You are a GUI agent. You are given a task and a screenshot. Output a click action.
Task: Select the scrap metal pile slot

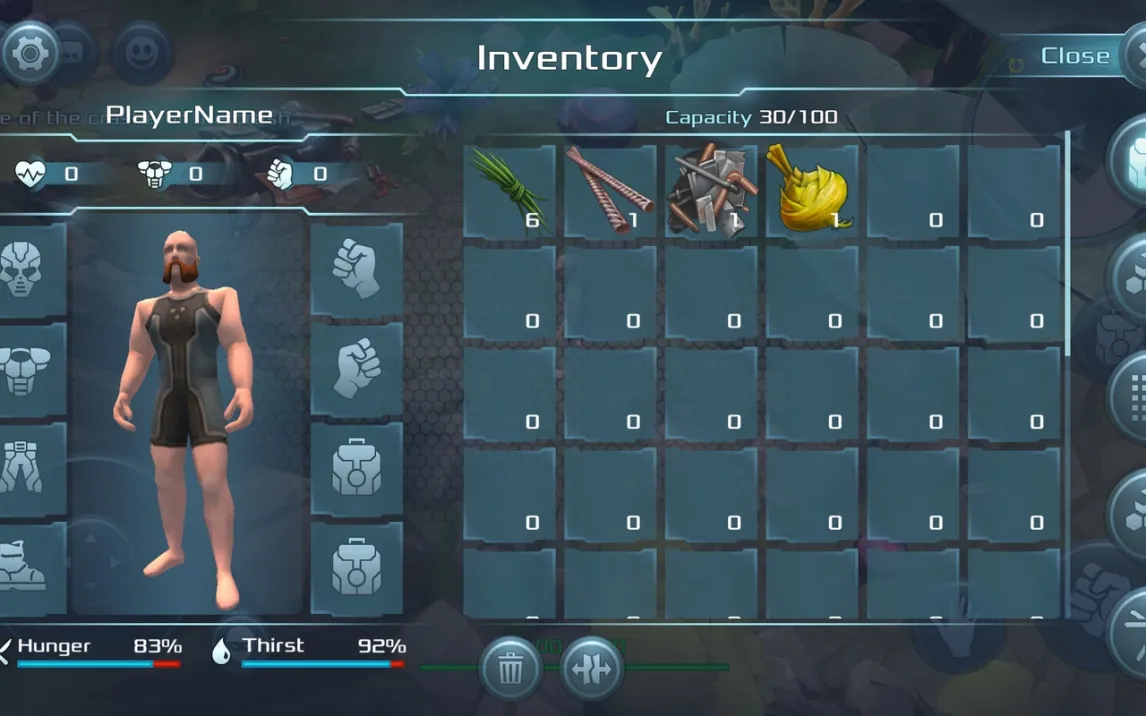coord(711,190)
